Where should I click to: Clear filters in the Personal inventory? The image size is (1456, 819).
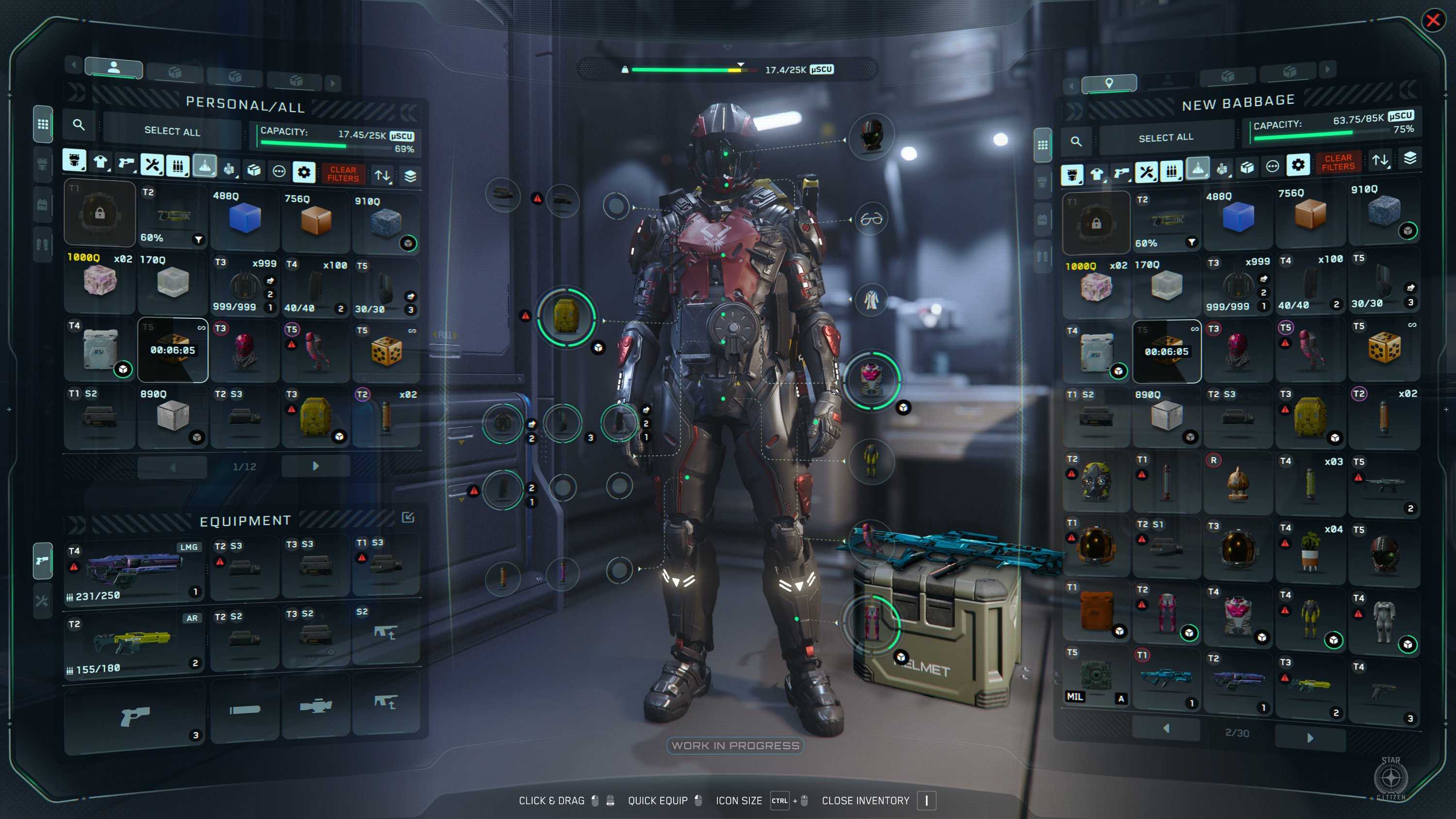coord(343,174)
